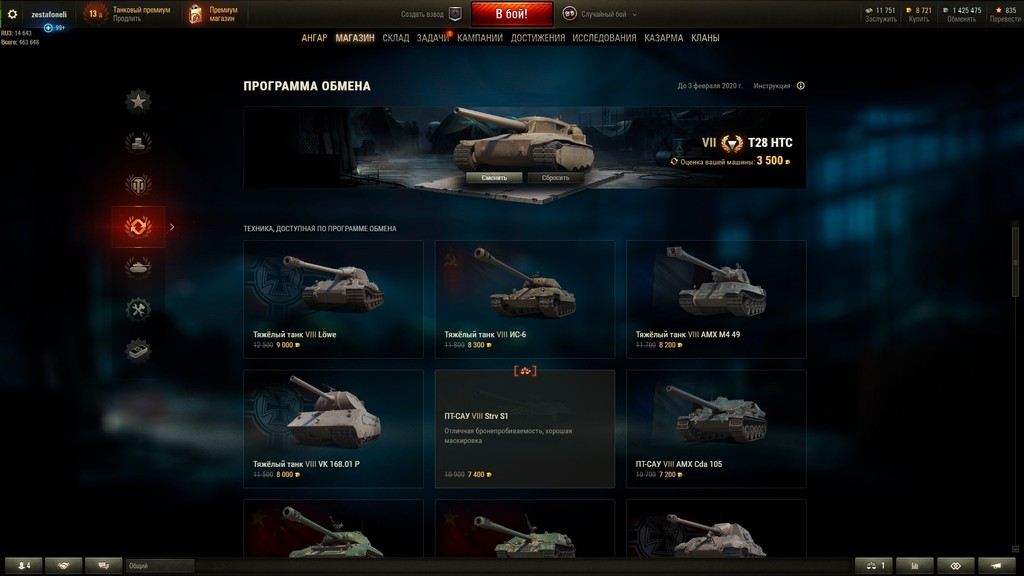Select the VK 168.01 P tank card
The width and height of the screenshot is (1024, 576).
click(333, 428)
